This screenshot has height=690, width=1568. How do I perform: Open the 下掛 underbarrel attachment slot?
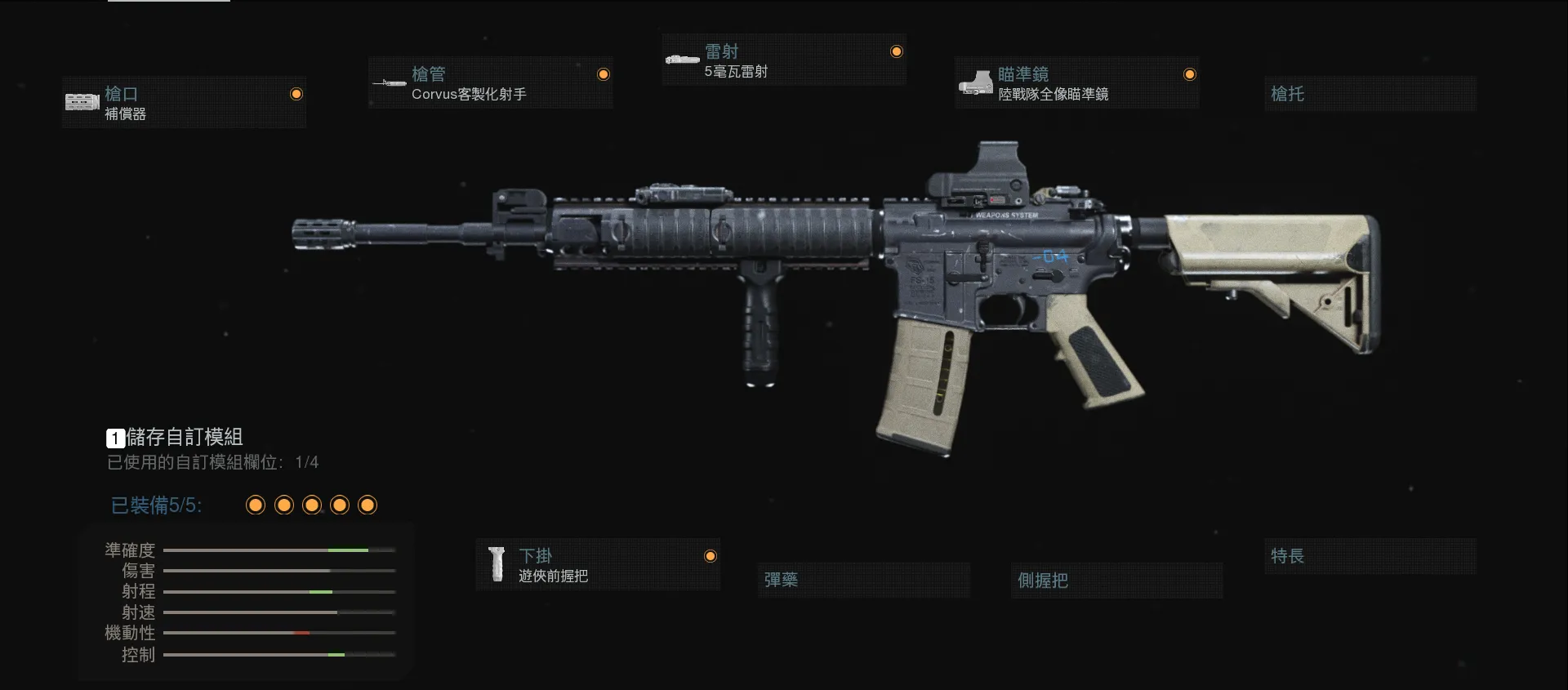598,565
